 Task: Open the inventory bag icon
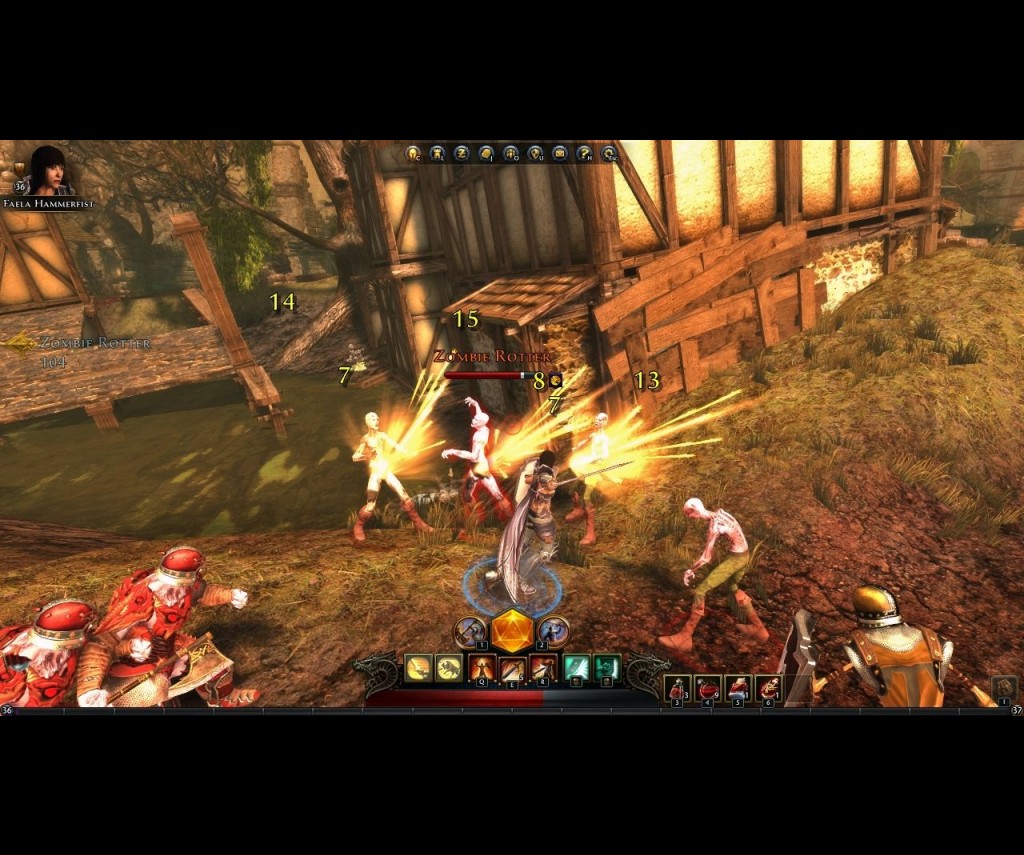[x=486, y=153]
